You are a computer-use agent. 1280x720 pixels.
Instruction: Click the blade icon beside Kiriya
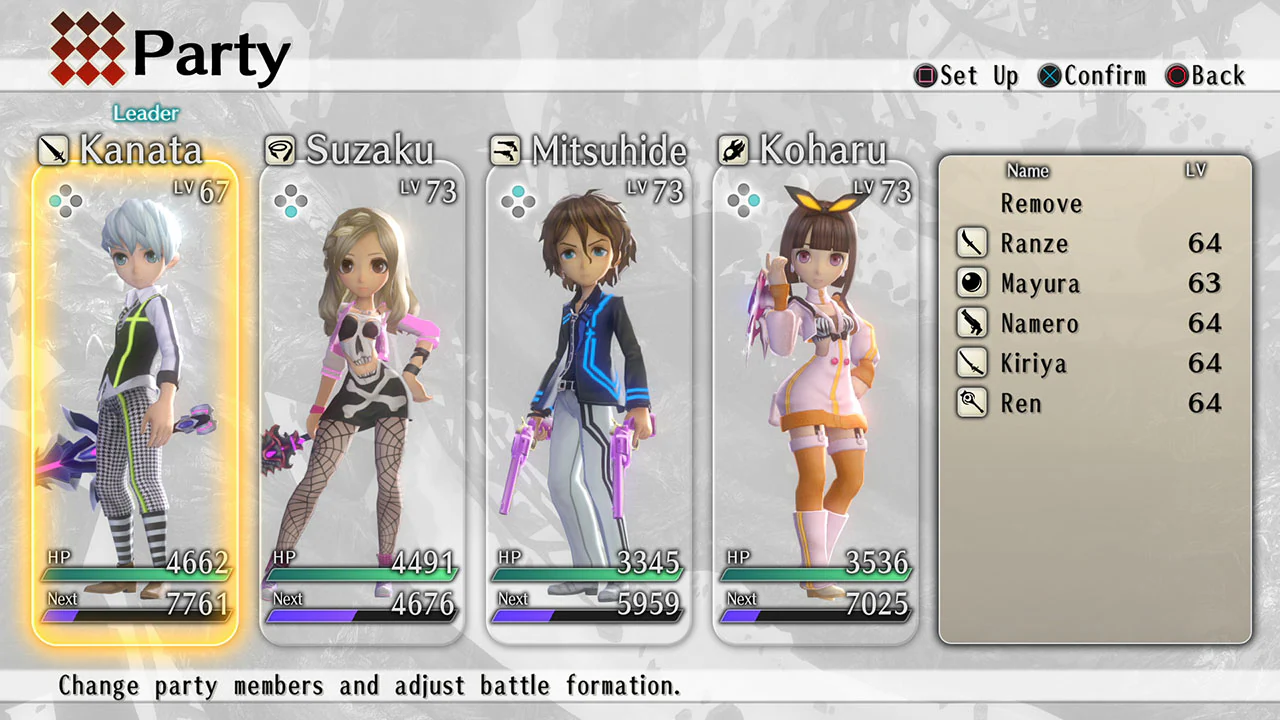click(x=971, y=363)
